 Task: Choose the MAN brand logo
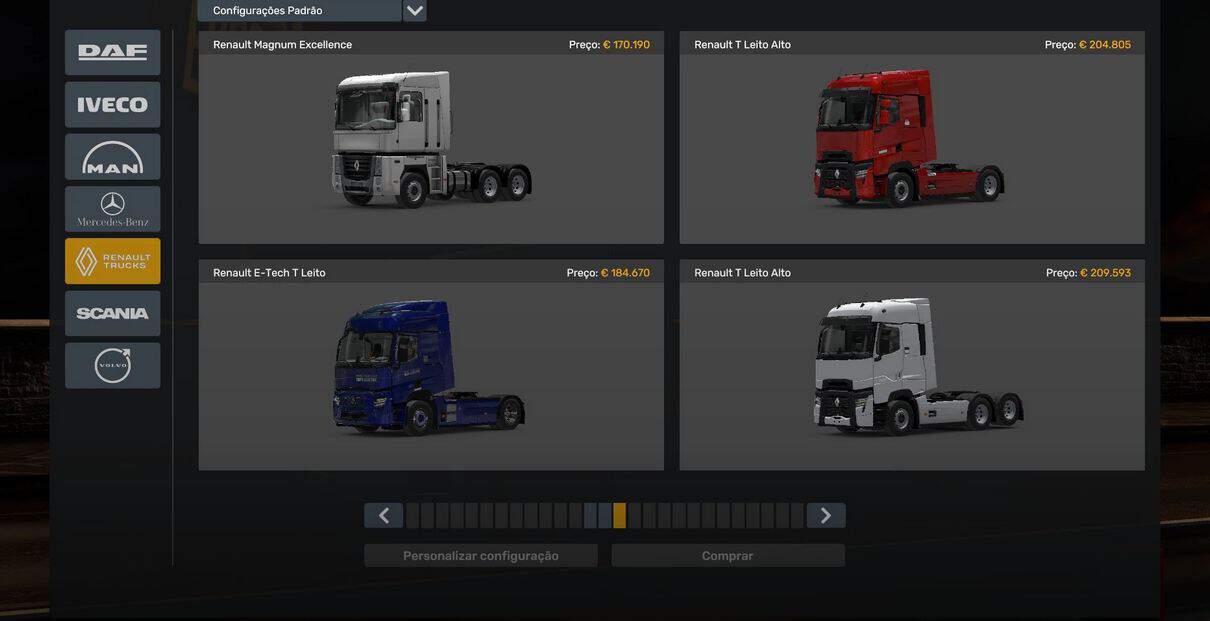(x=112, y=157)
